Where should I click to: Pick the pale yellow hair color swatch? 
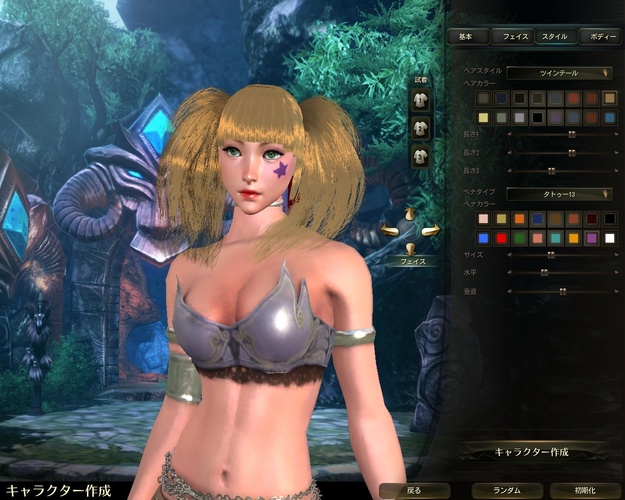484,117
